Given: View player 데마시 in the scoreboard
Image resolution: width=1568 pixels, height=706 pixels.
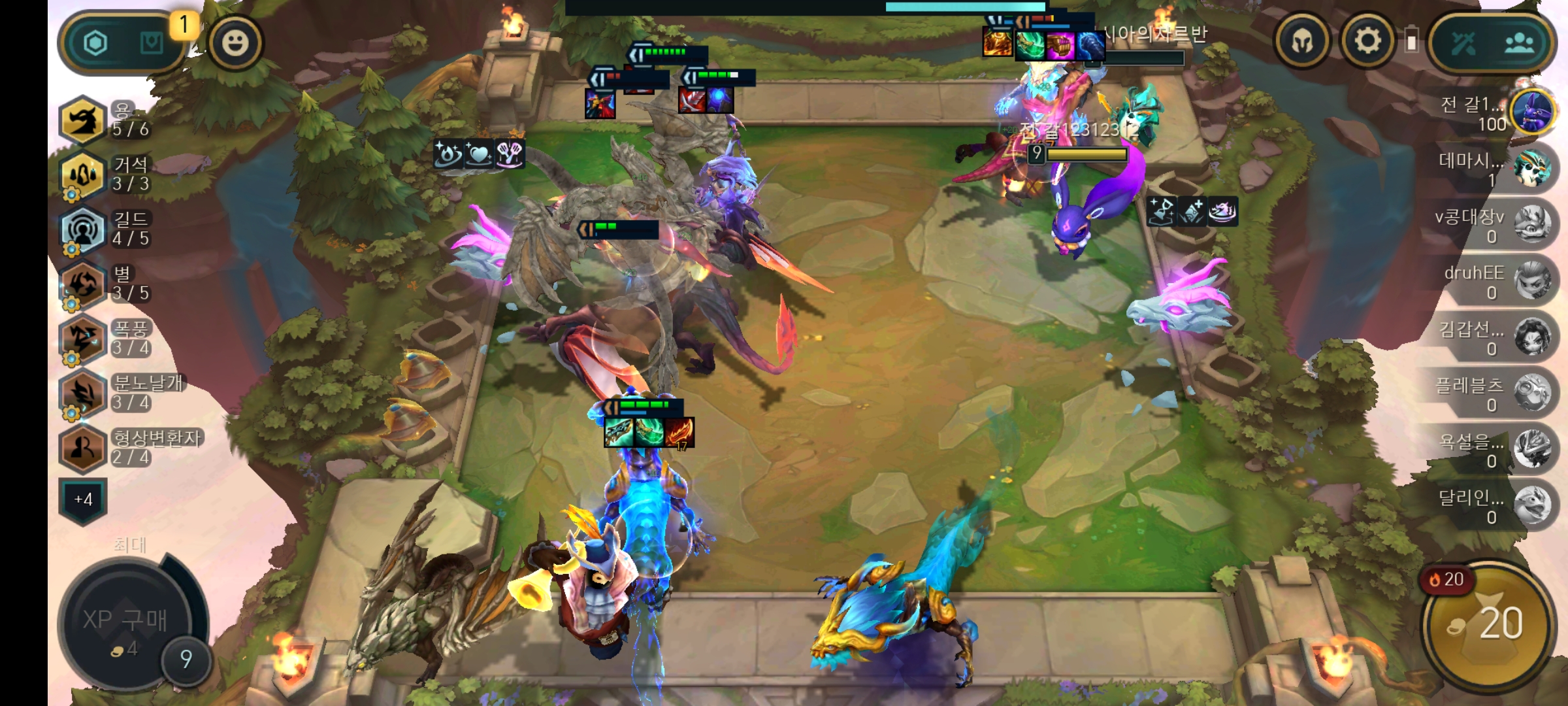Looking at the screenshot, I should point(1532,169).
